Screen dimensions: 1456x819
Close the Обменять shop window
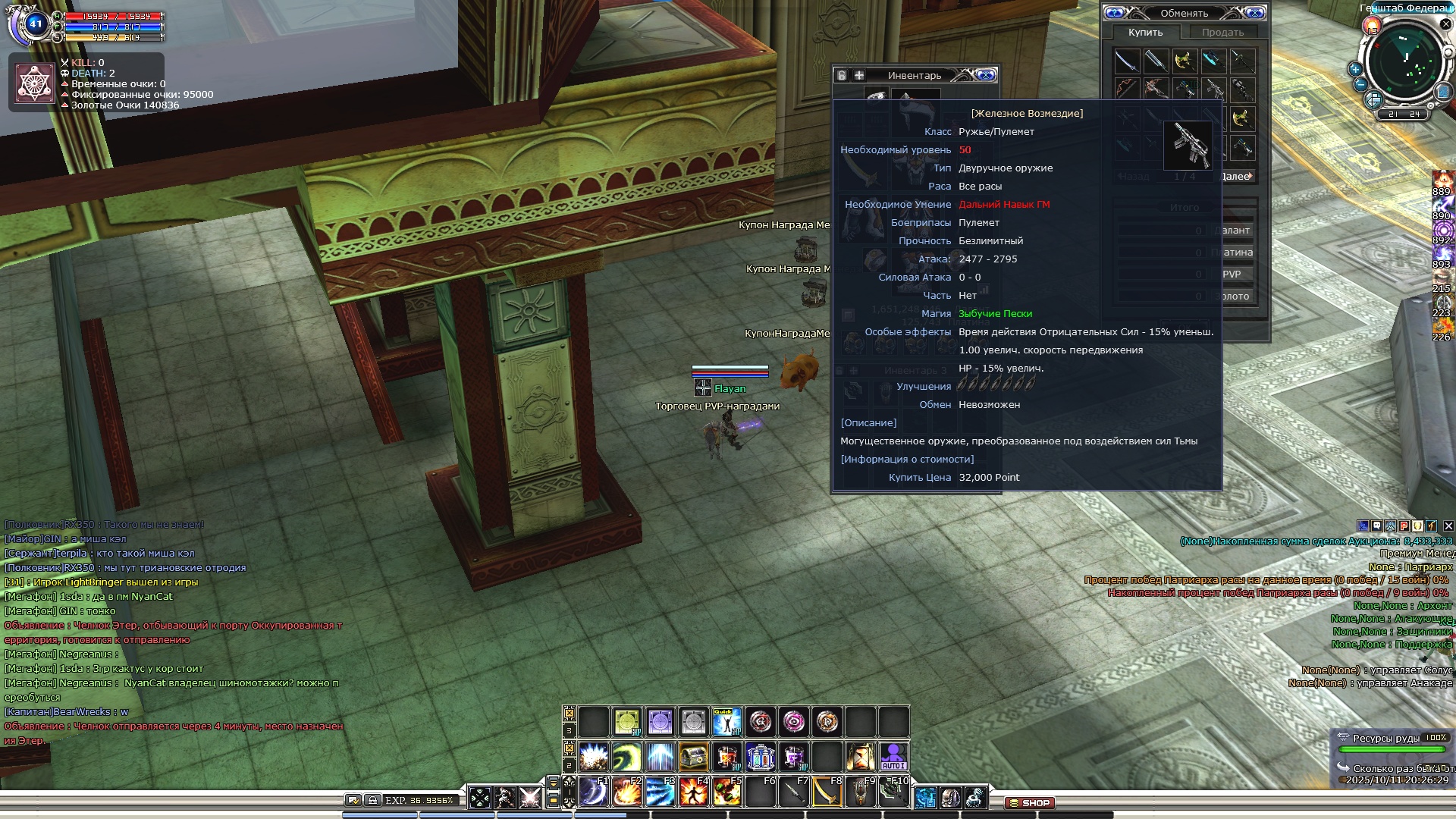1254,13
